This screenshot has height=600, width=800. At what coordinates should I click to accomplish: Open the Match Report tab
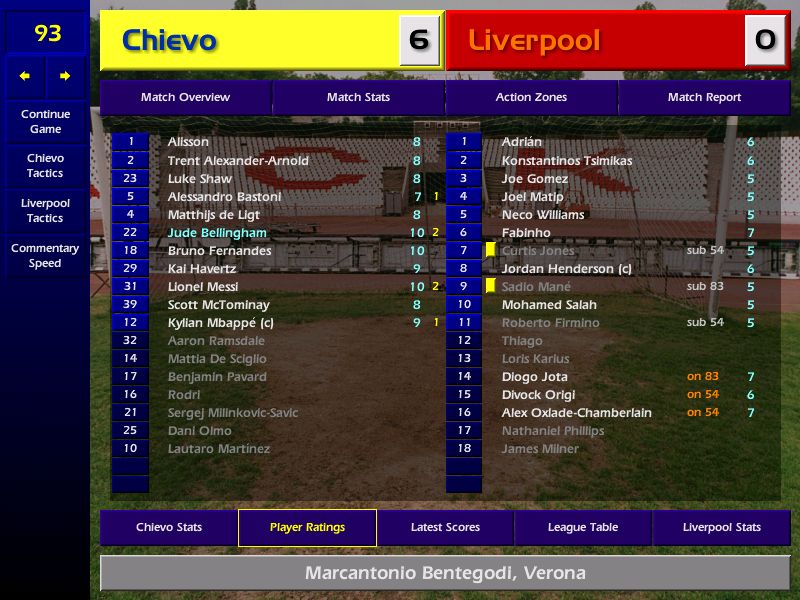pyautogui.click(x=704, y=97)
